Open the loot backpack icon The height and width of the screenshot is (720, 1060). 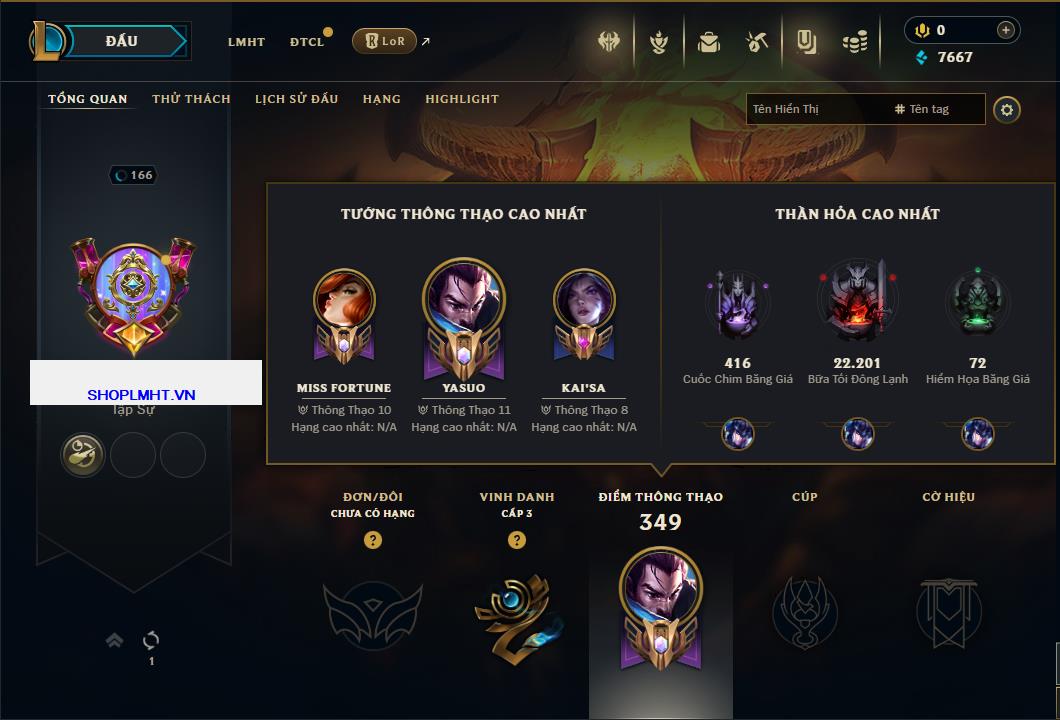(x=709, y=42)
